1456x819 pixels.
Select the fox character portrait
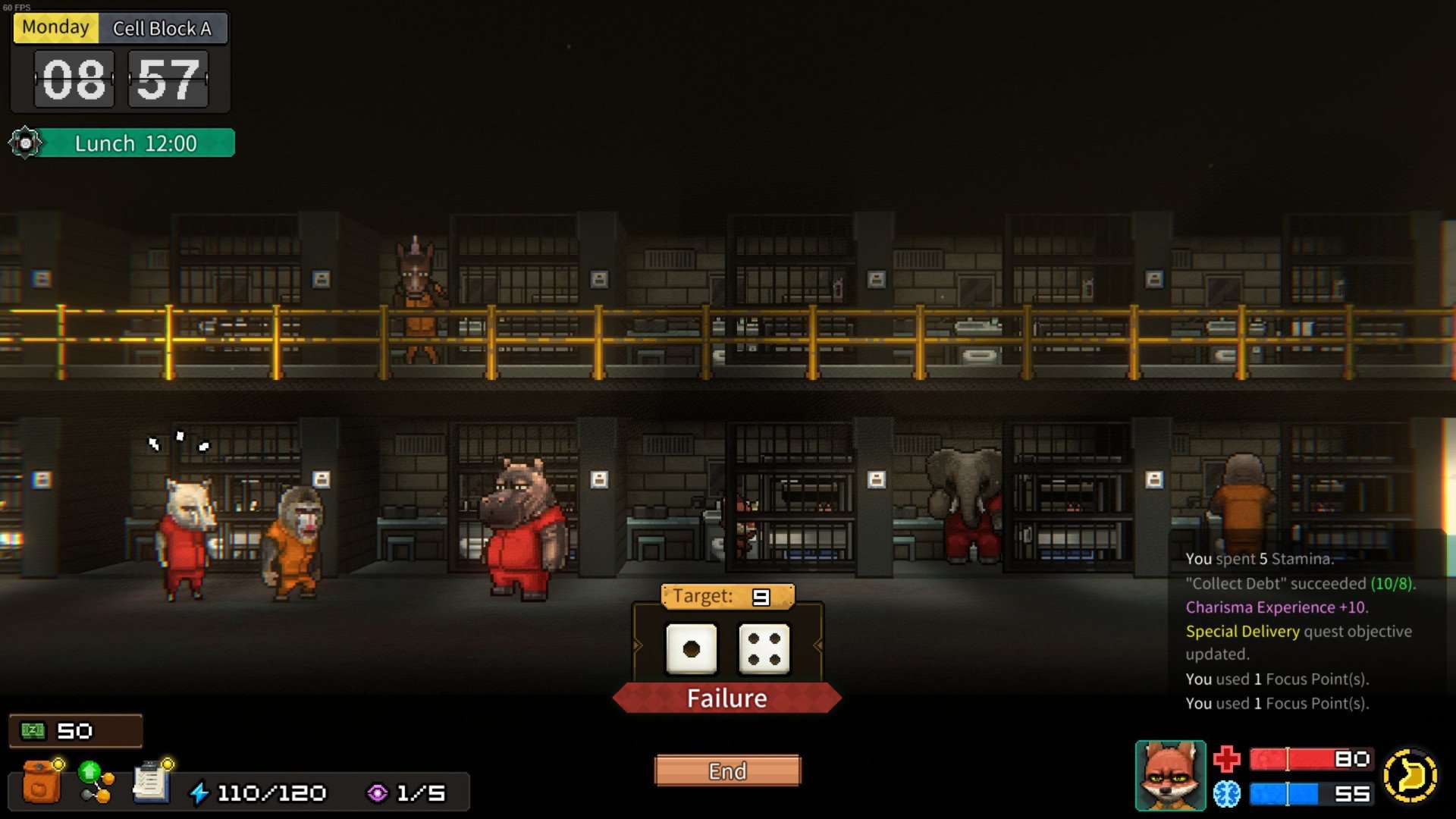point(1169,776)
